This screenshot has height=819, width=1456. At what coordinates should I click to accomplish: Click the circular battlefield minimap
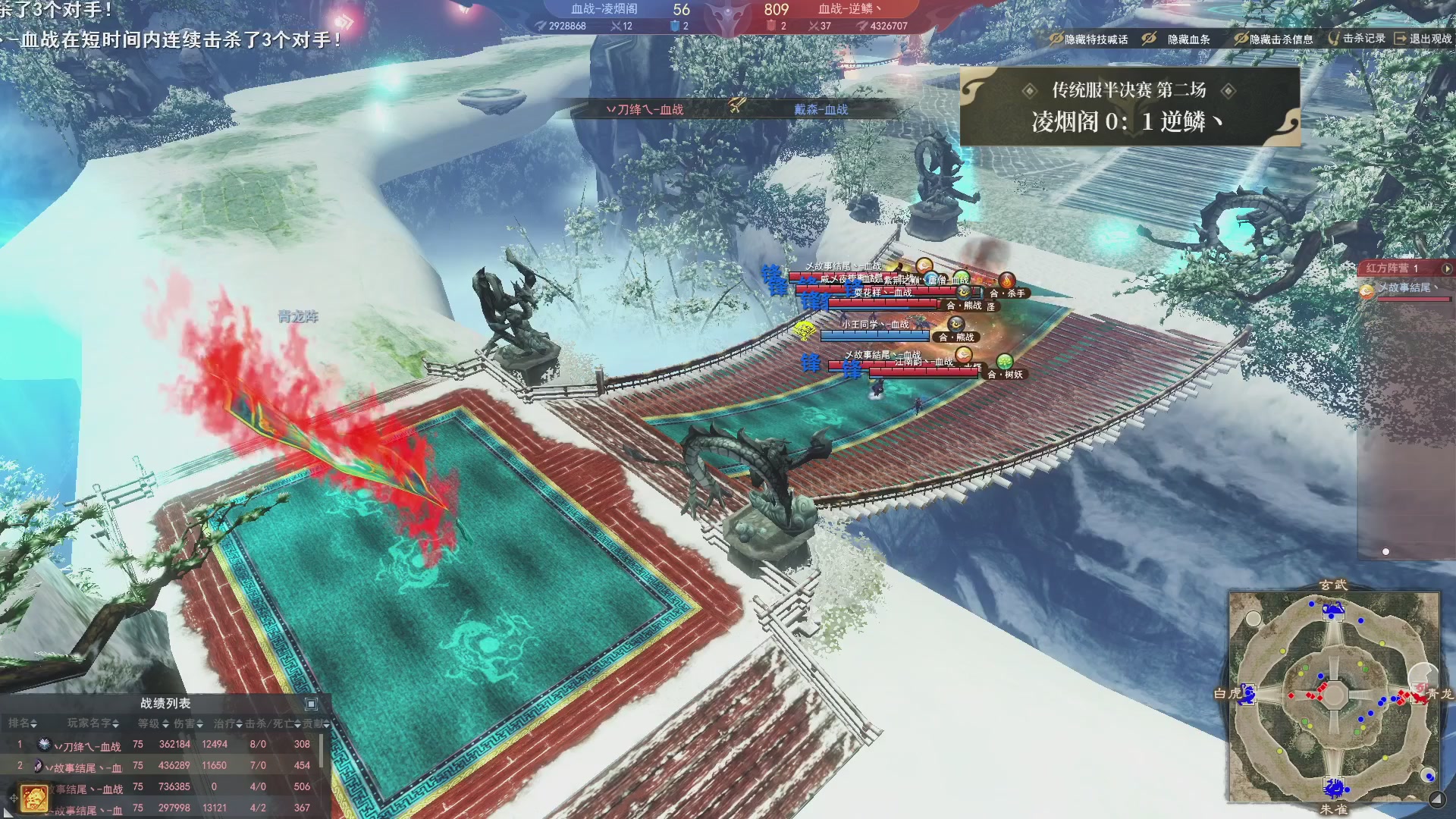click(1334, 695)
